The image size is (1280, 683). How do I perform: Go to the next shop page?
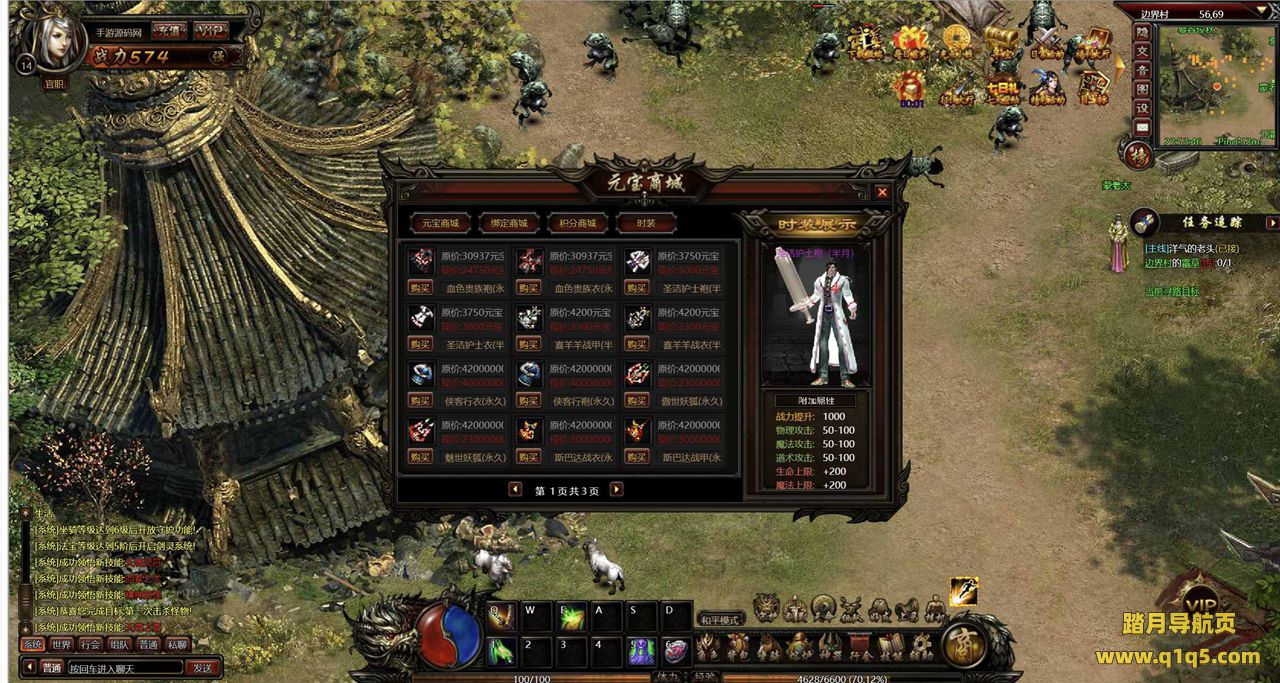[617, 489]
